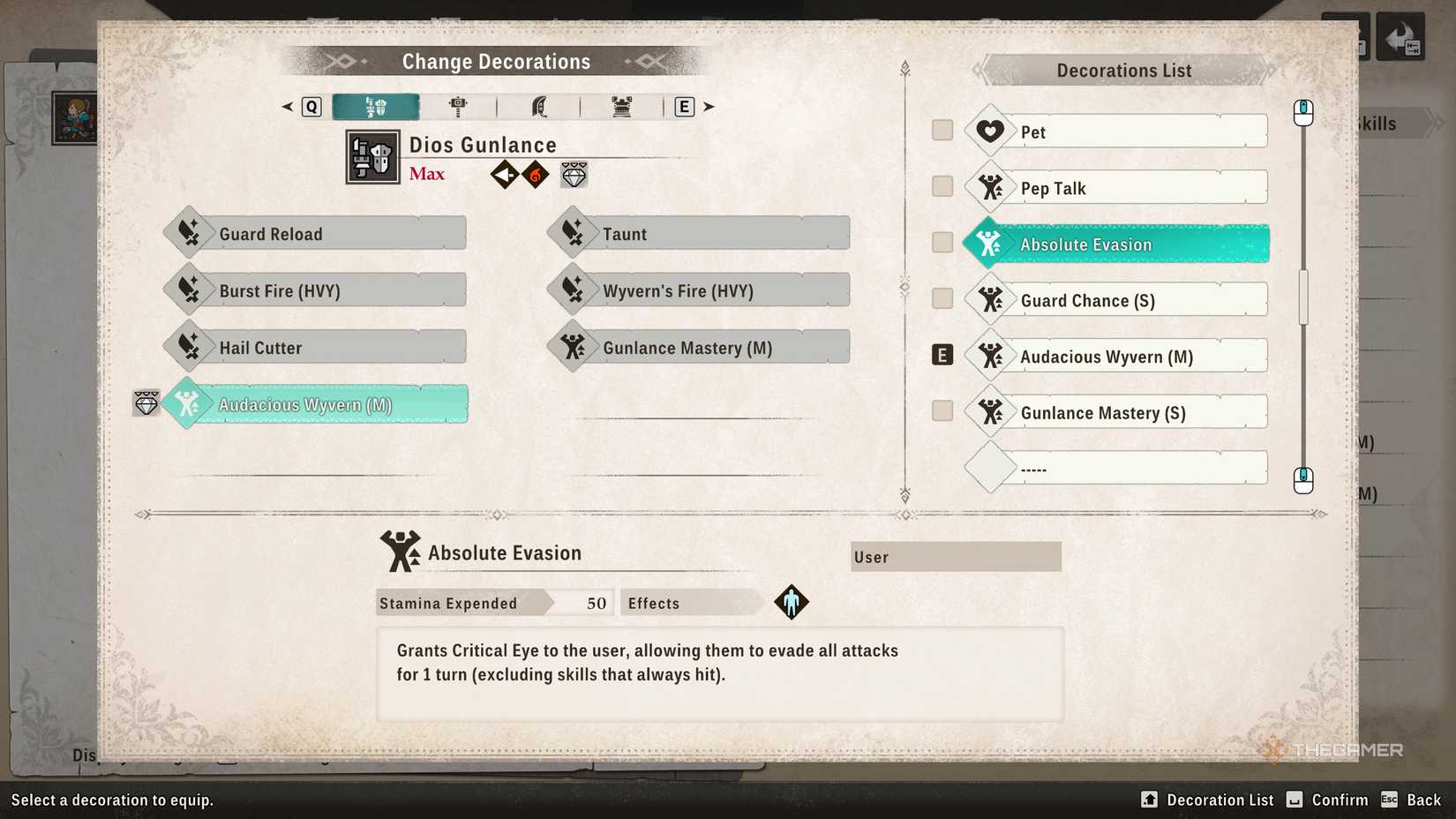Select the long sword weapon icon
The width and height of the screenshot is (1456, 819).
[x=541, y=106]
